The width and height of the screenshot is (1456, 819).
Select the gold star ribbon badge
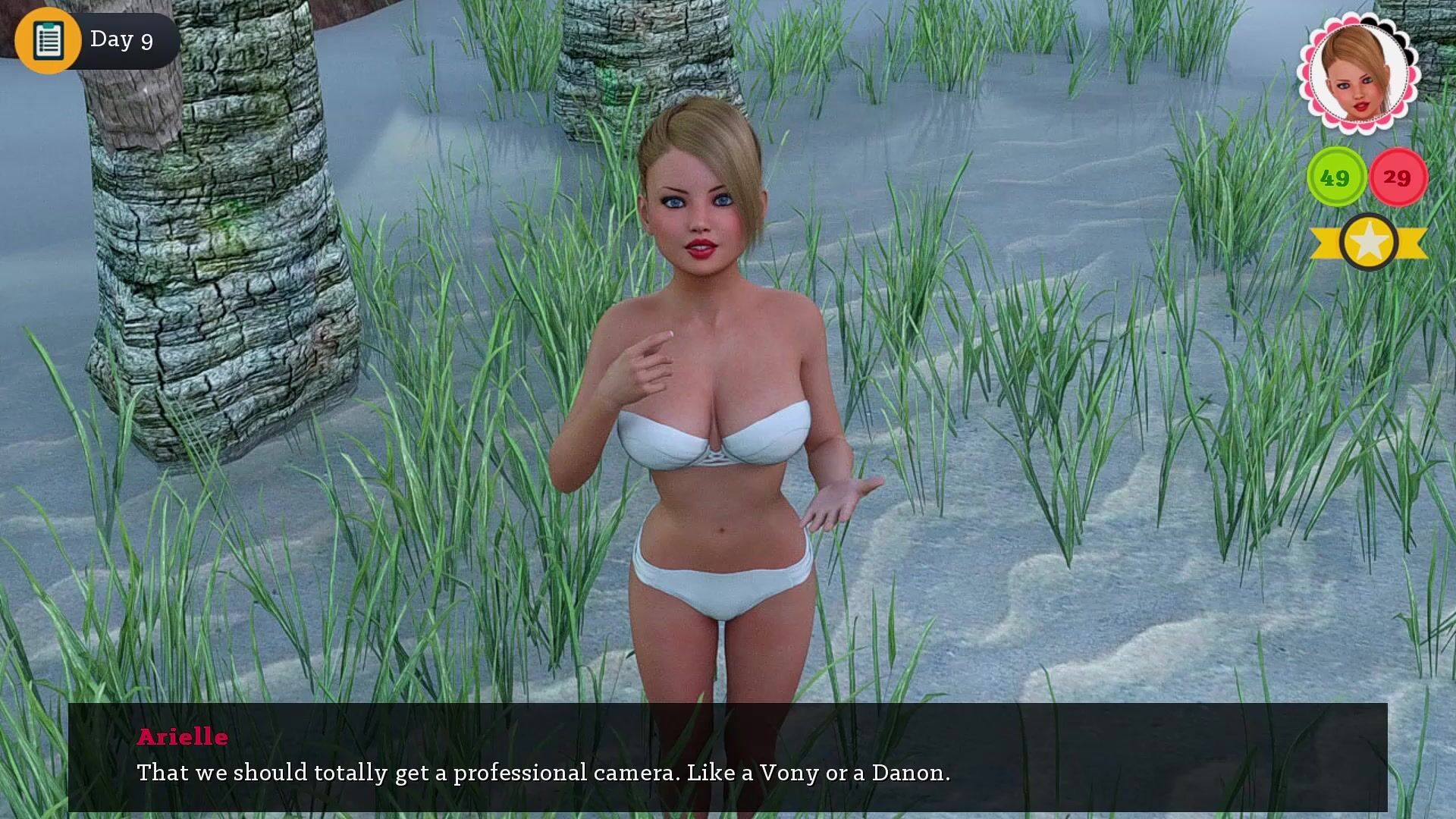tap(1369, 243)
